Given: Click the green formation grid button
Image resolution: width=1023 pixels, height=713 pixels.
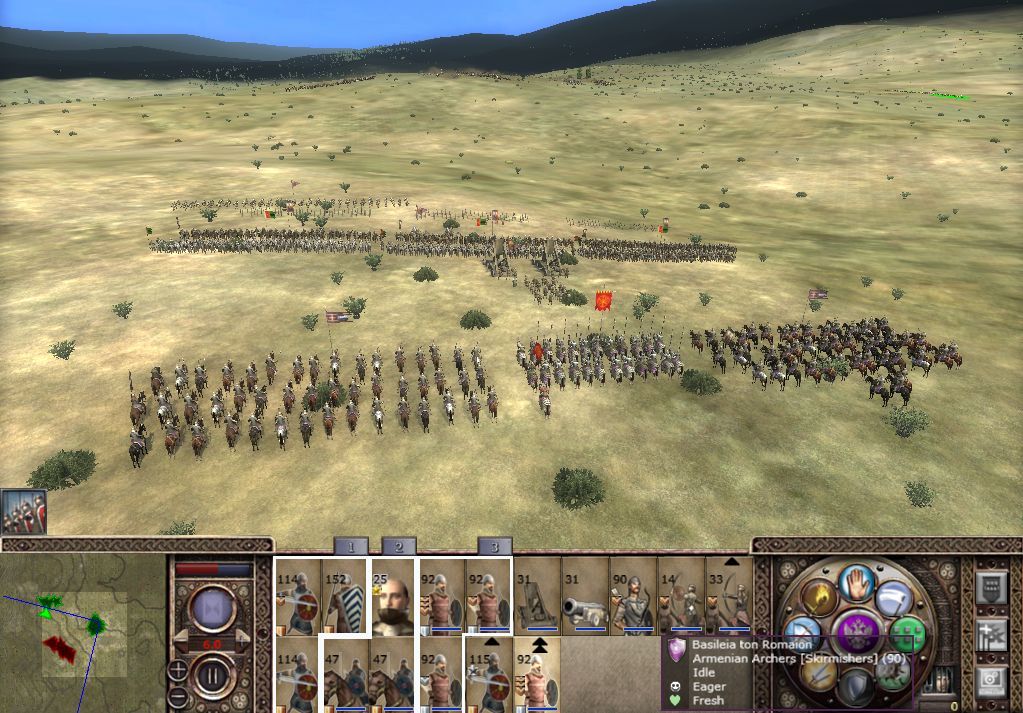Looking at the screenshot, I should pyautogui.click(x=907, y=634).
